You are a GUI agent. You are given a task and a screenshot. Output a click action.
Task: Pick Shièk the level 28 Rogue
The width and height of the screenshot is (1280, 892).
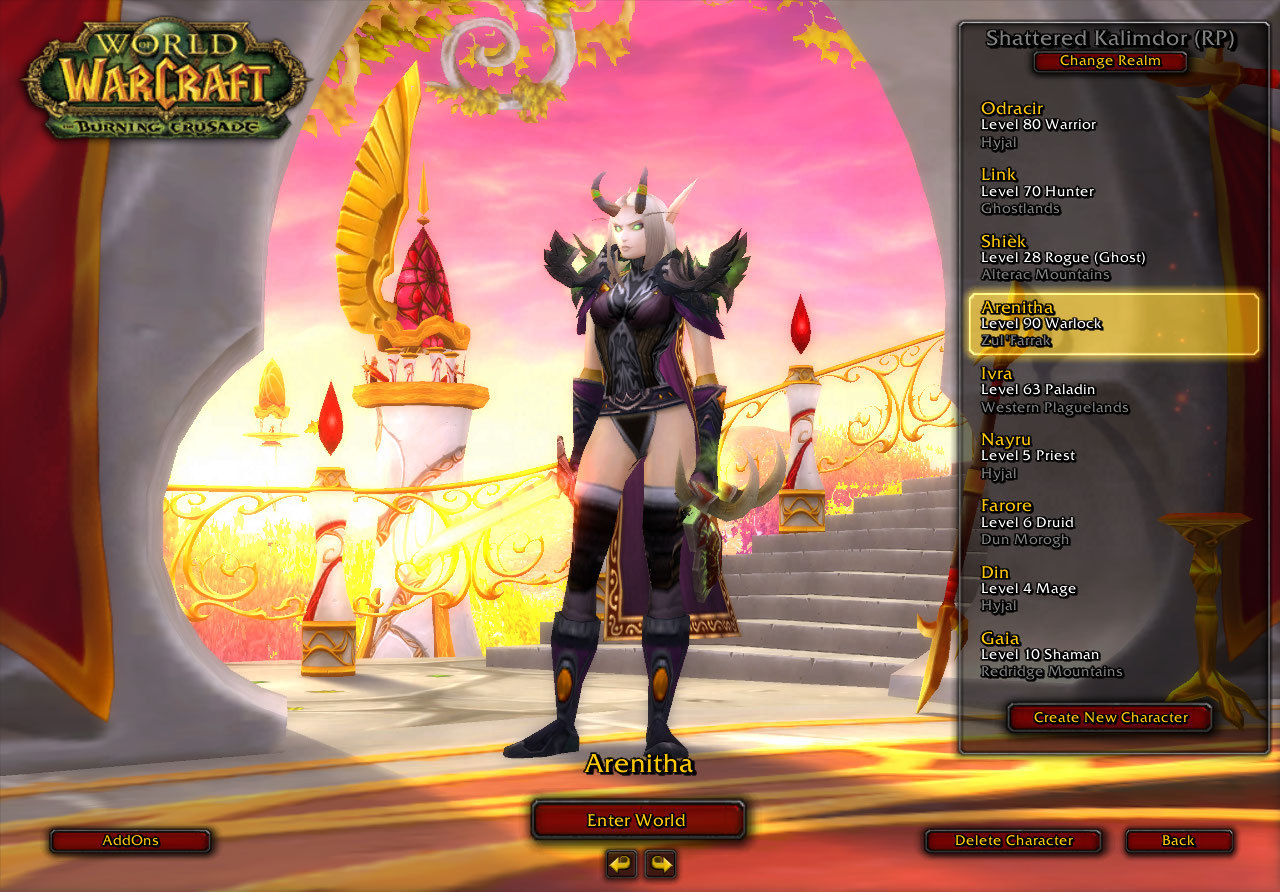pyautogui.click(x=1062, y=257)
